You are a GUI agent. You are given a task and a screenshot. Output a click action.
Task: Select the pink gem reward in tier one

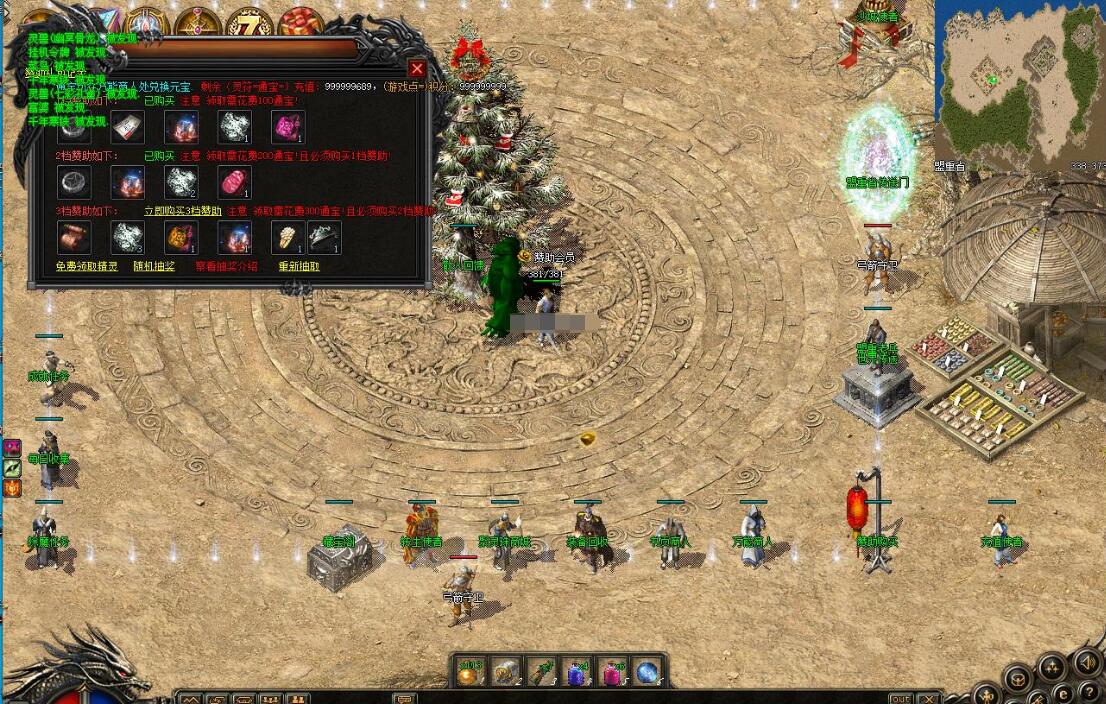(x=288, y=127)
